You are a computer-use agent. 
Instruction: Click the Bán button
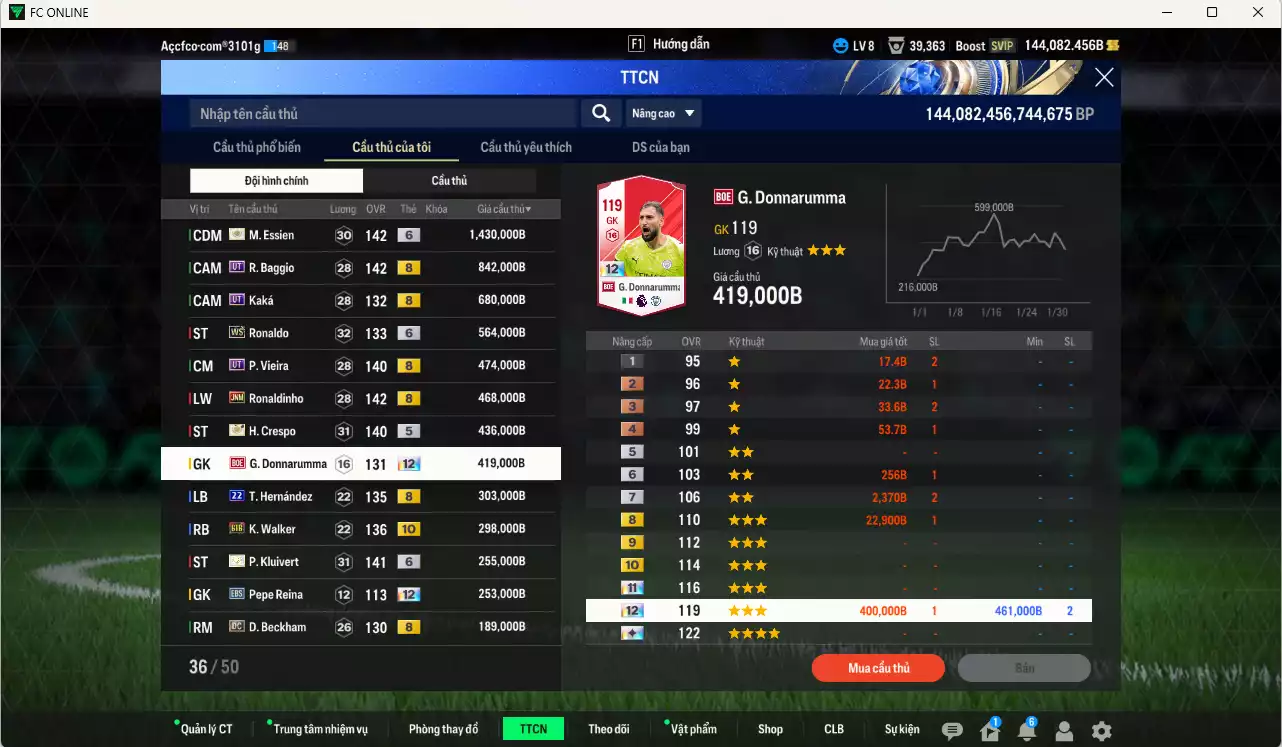(x=1024, y=668)
